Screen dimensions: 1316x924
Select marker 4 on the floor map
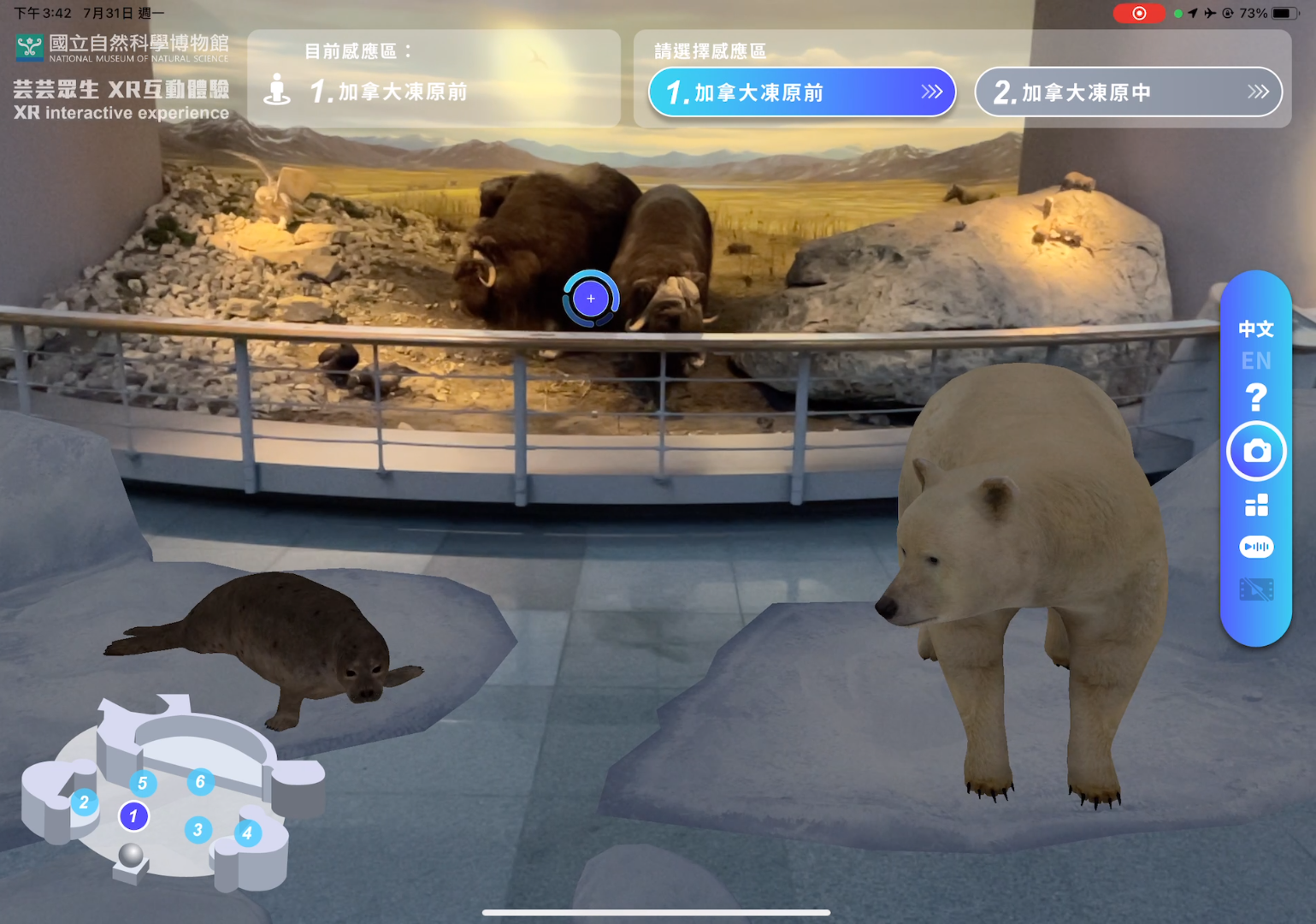click(x=247, y=832)
